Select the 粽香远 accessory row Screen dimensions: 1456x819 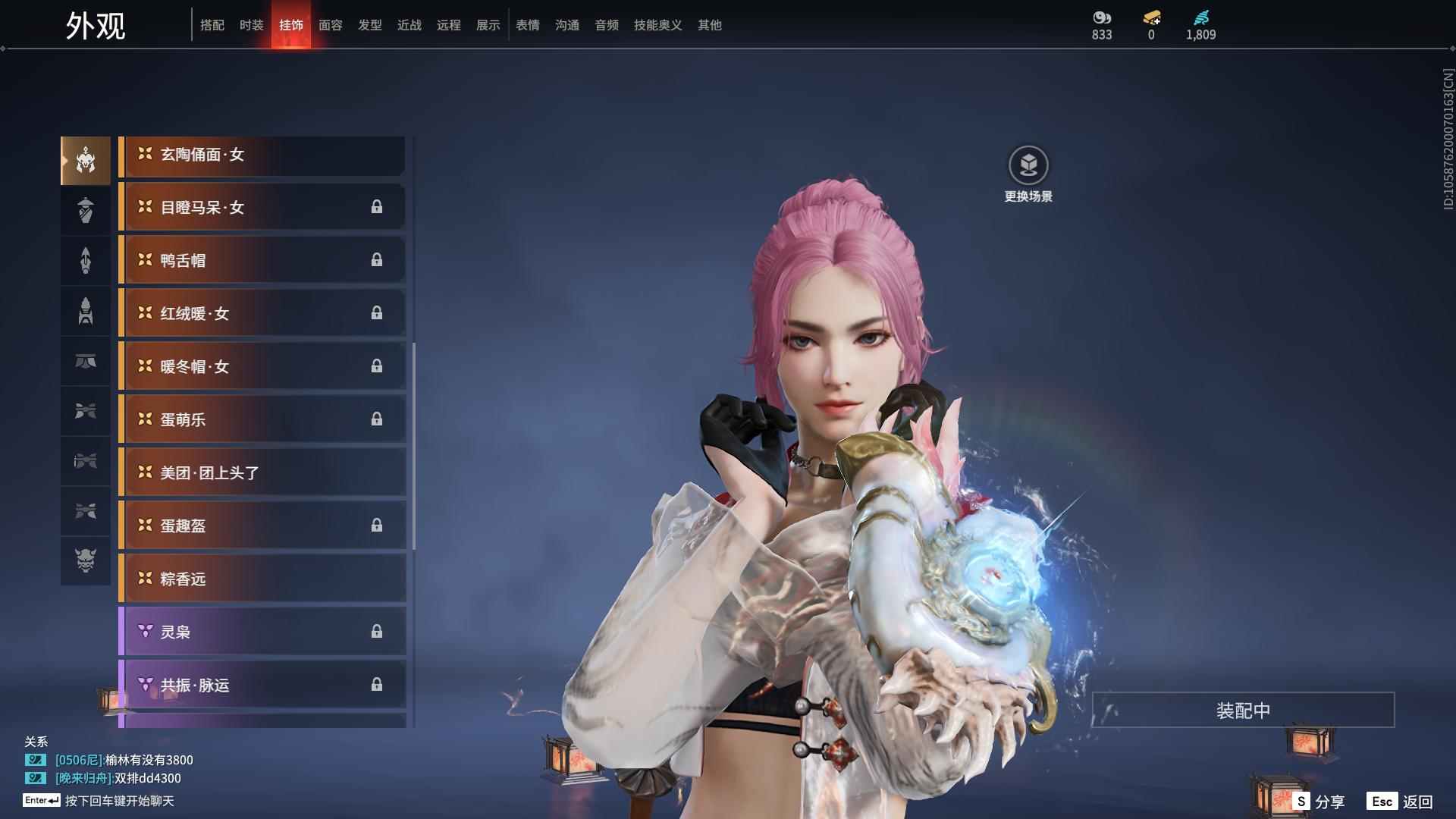click(x=262, y=579)
